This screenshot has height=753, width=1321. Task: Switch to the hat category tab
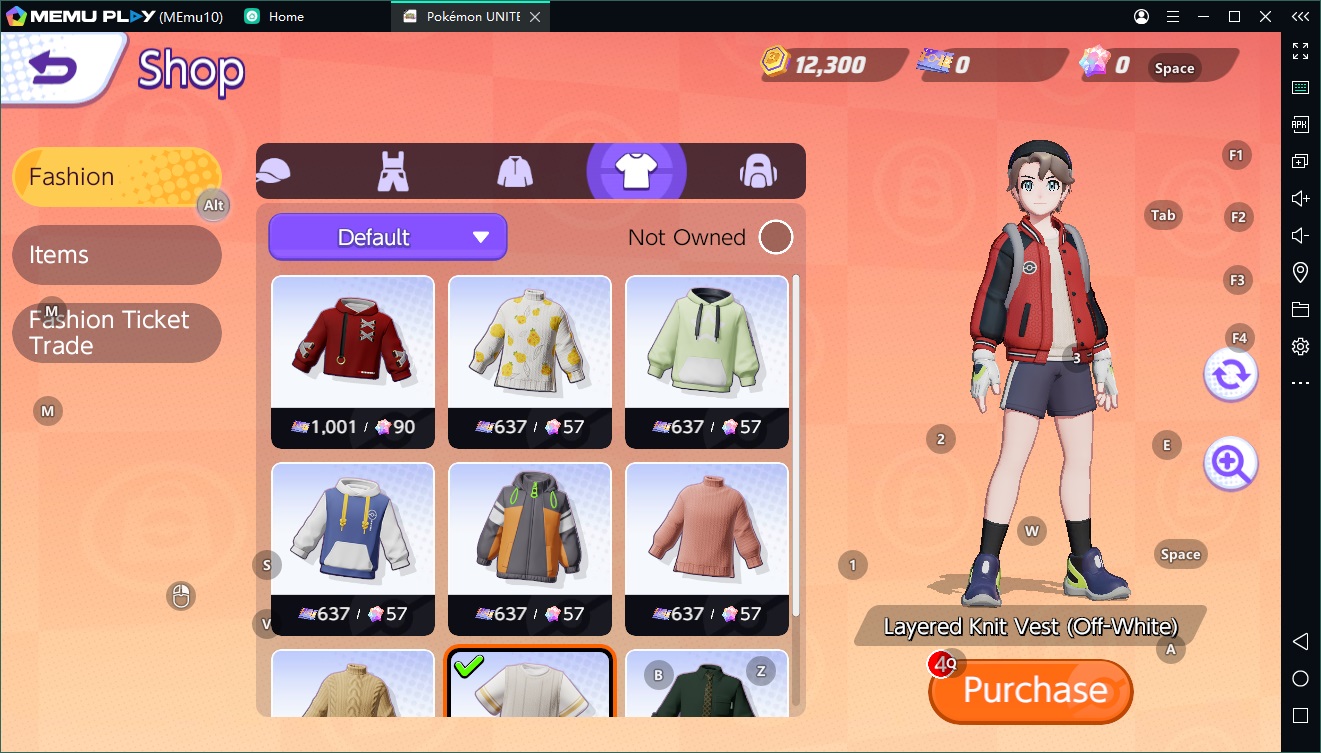coord(273,171)
